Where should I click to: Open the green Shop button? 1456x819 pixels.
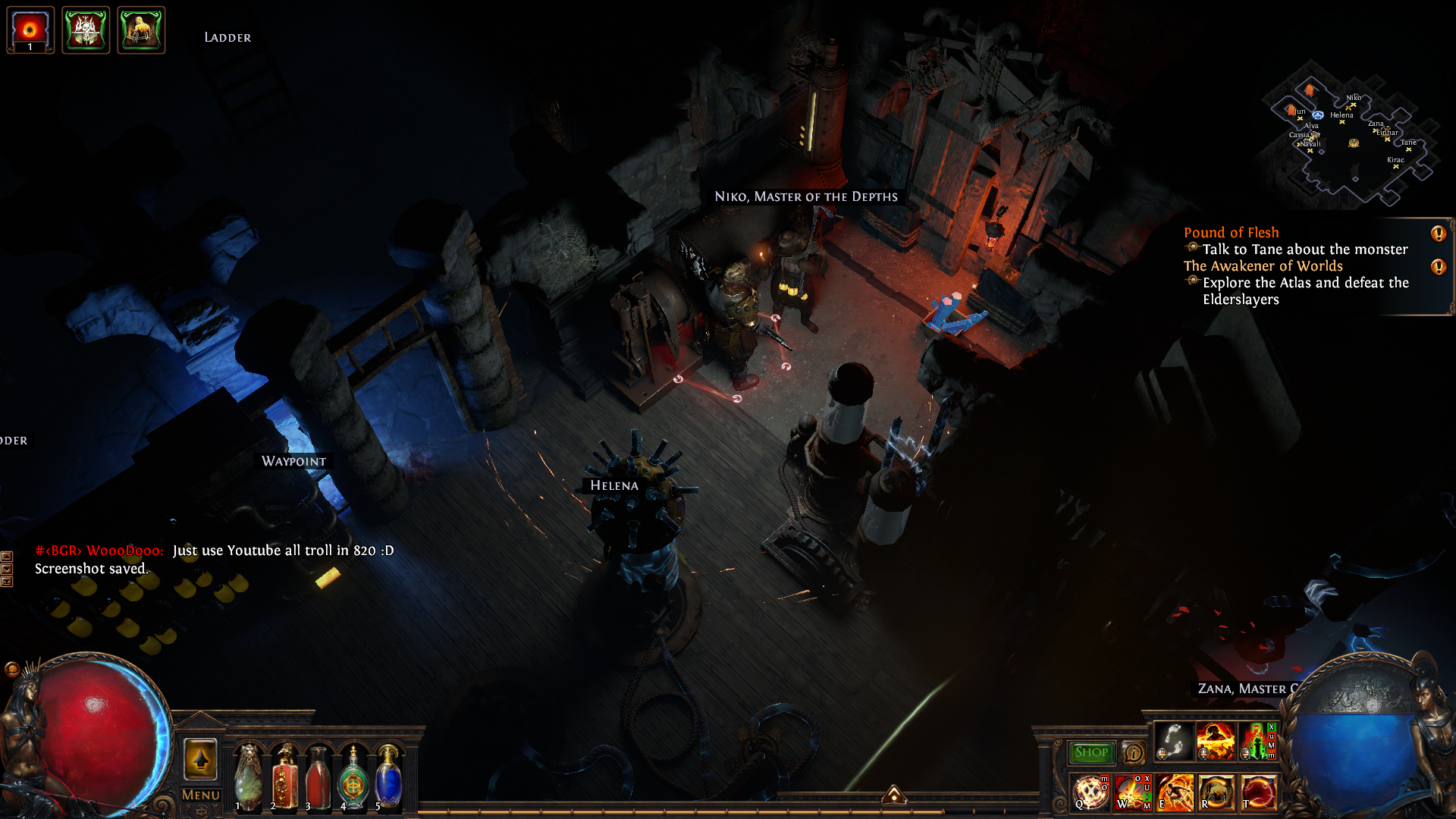[x=1091, y=752]
